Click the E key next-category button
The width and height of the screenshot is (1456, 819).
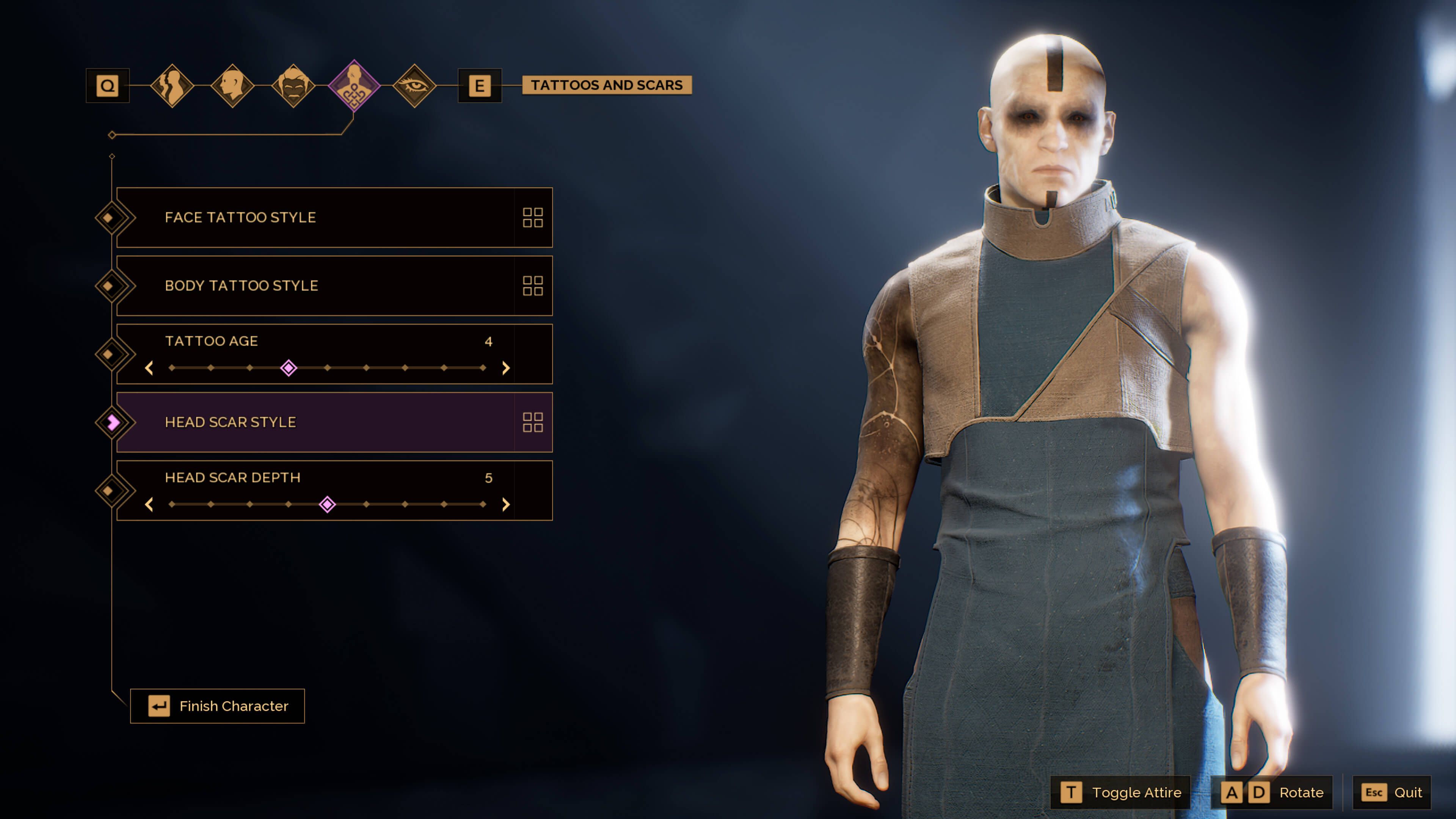(x=481, y=86)
